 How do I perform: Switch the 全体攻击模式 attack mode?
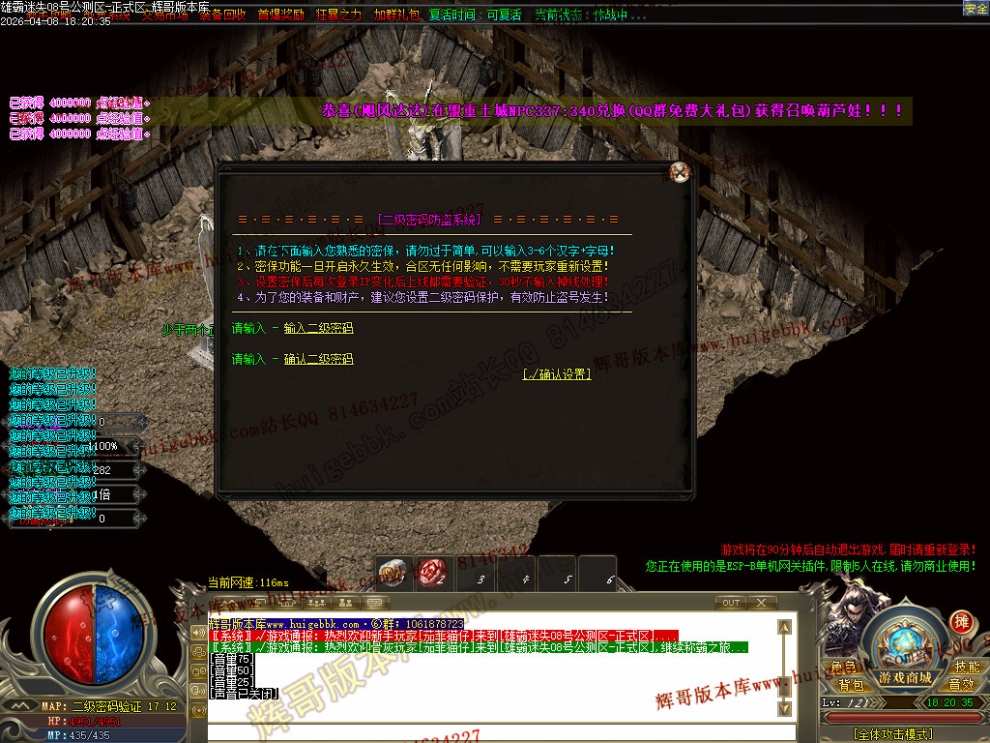click(893, 734)
